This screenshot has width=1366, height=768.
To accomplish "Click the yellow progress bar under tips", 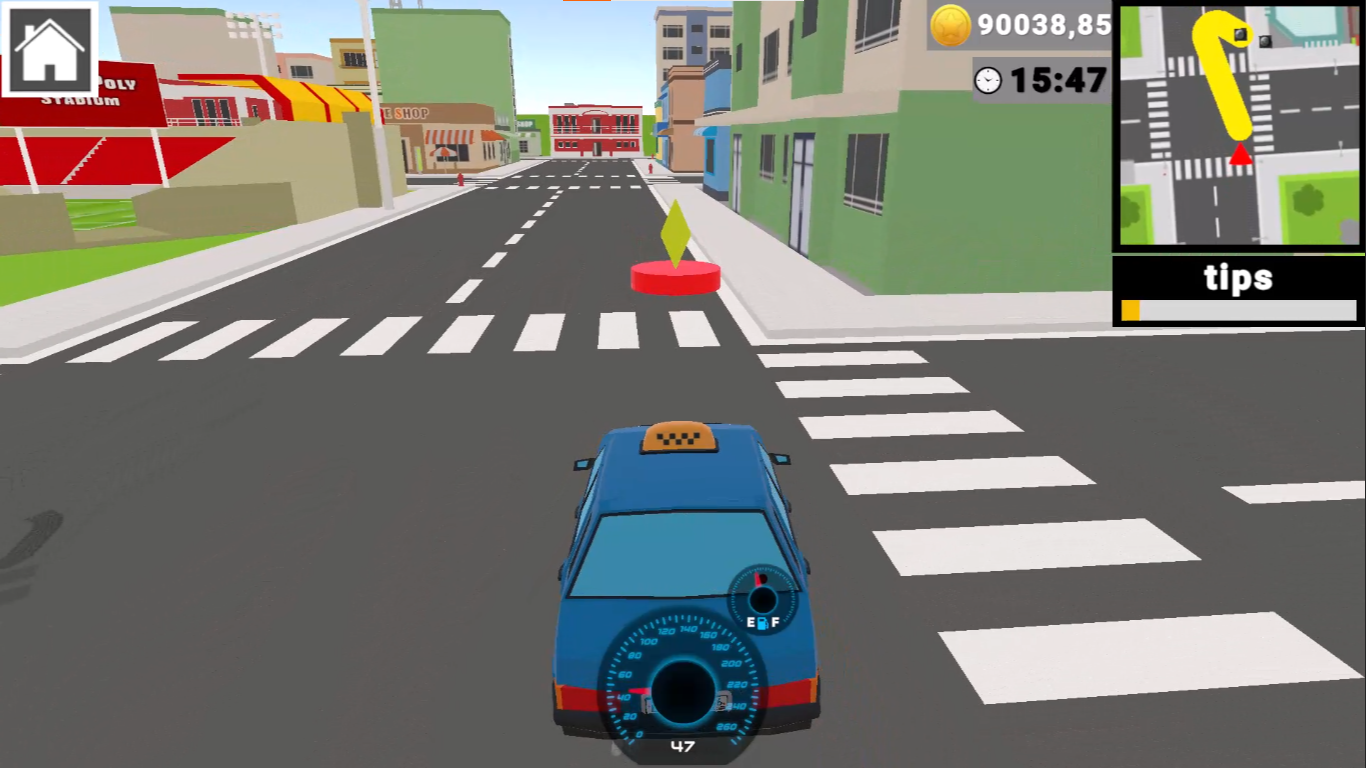I will click(1133, 311).
